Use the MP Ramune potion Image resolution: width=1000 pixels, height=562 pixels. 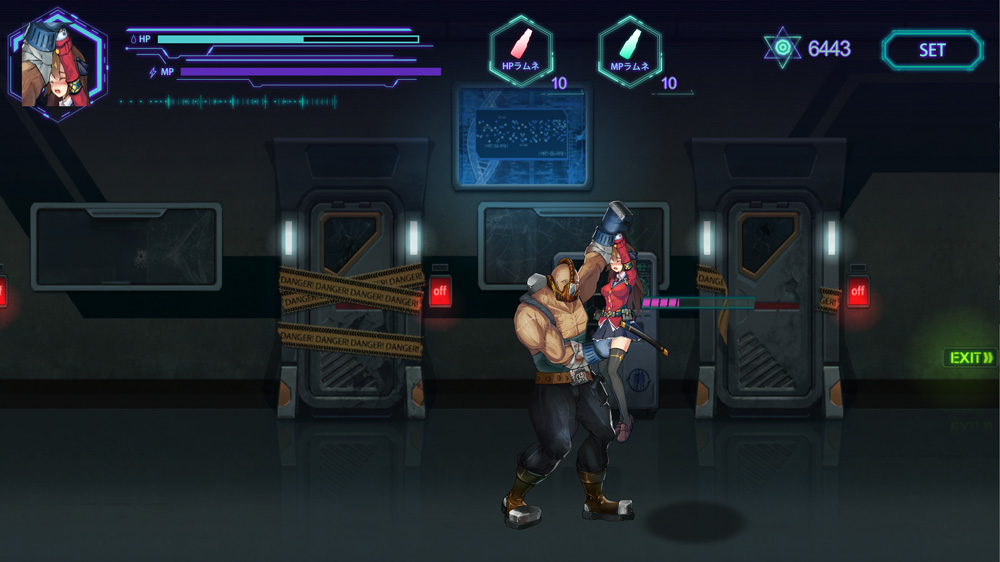tap(630, 51)
